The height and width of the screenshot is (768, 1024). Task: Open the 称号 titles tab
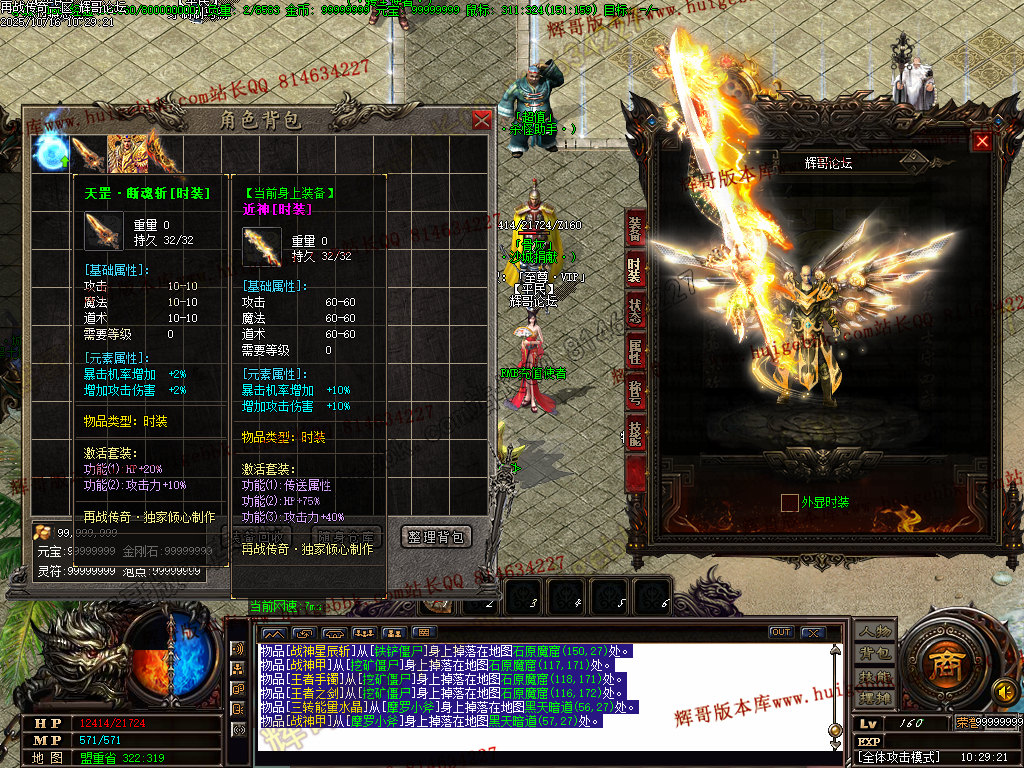point(635,392)
